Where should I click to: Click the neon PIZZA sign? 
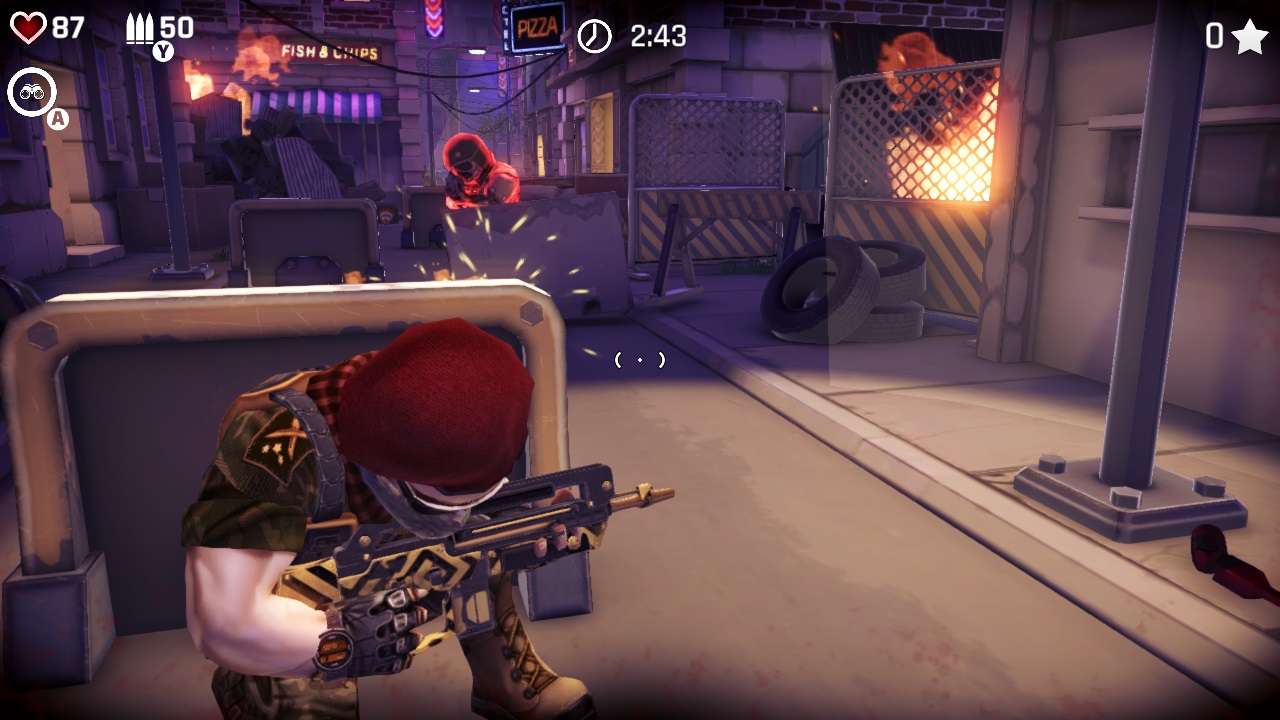537,28
